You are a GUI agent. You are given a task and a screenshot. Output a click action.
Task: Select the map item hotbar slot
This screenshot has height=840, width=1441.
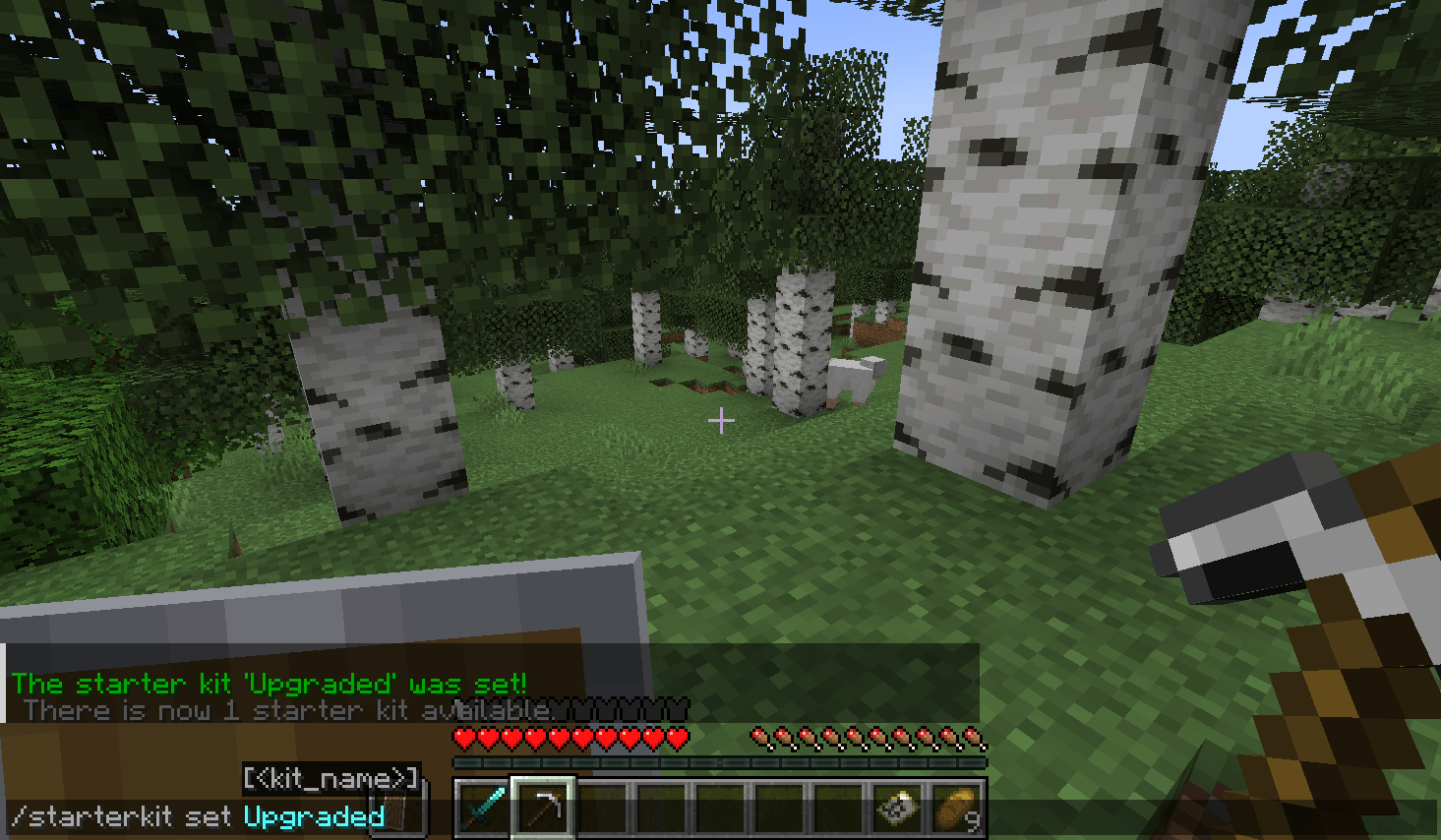[x=898, y=809]
